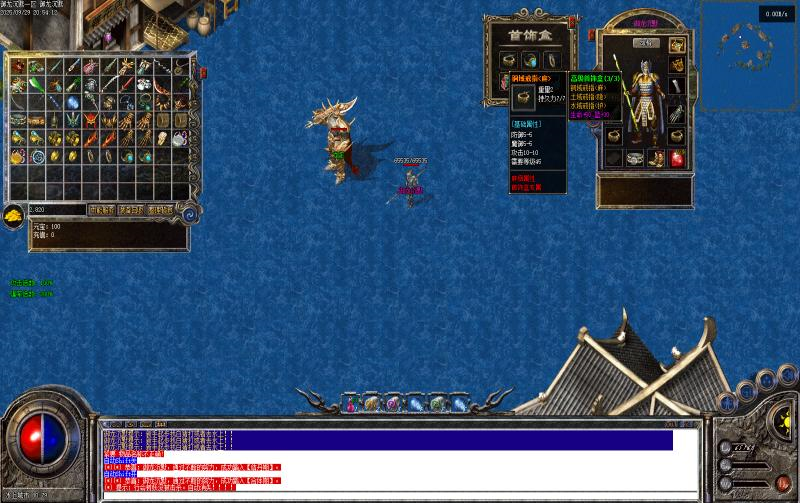800x503 pixels.
Task: Click the first button below the bag grid
Action: [x=101, y=210]
